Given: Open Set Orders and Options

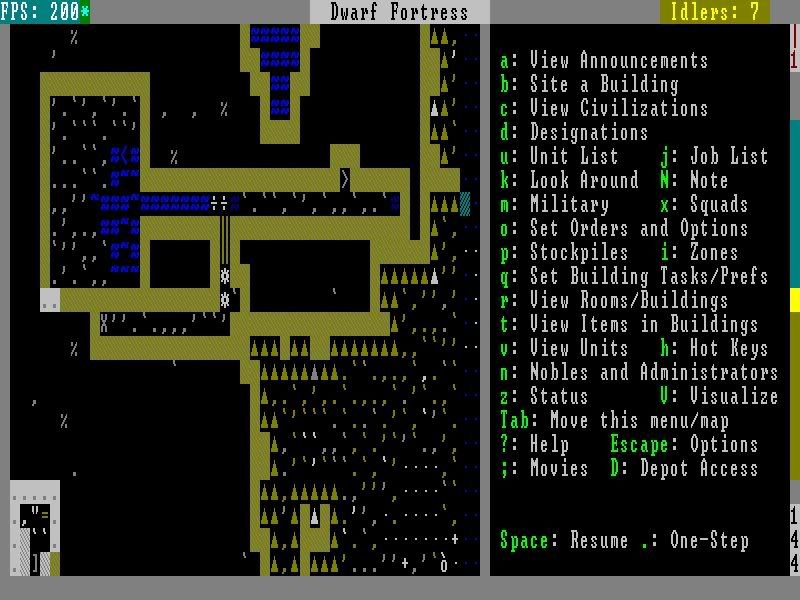Looking at the screenshot, I should click(624, 229).
